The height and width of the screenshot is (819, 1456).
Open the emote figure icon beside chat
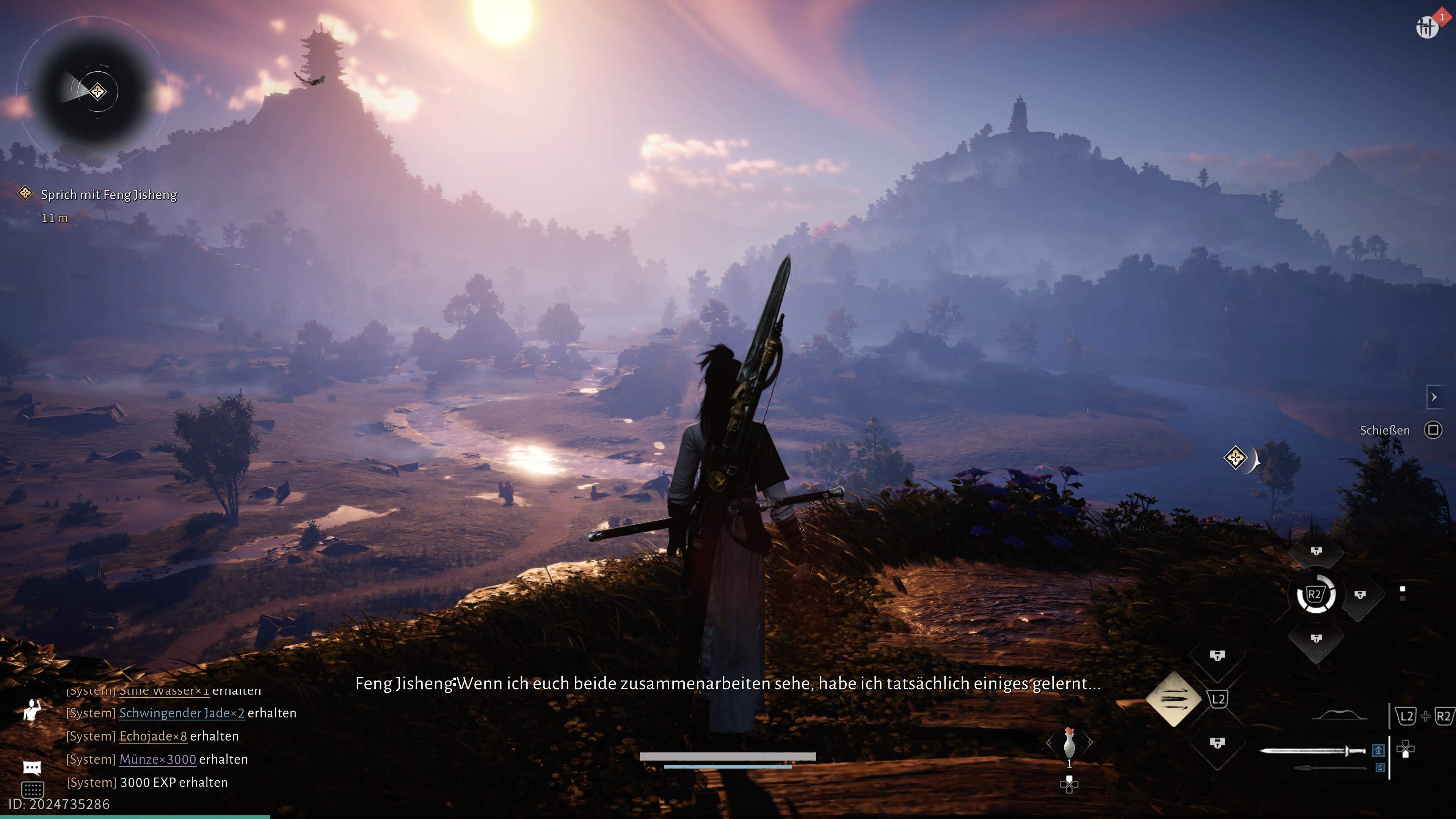(32, 710)
